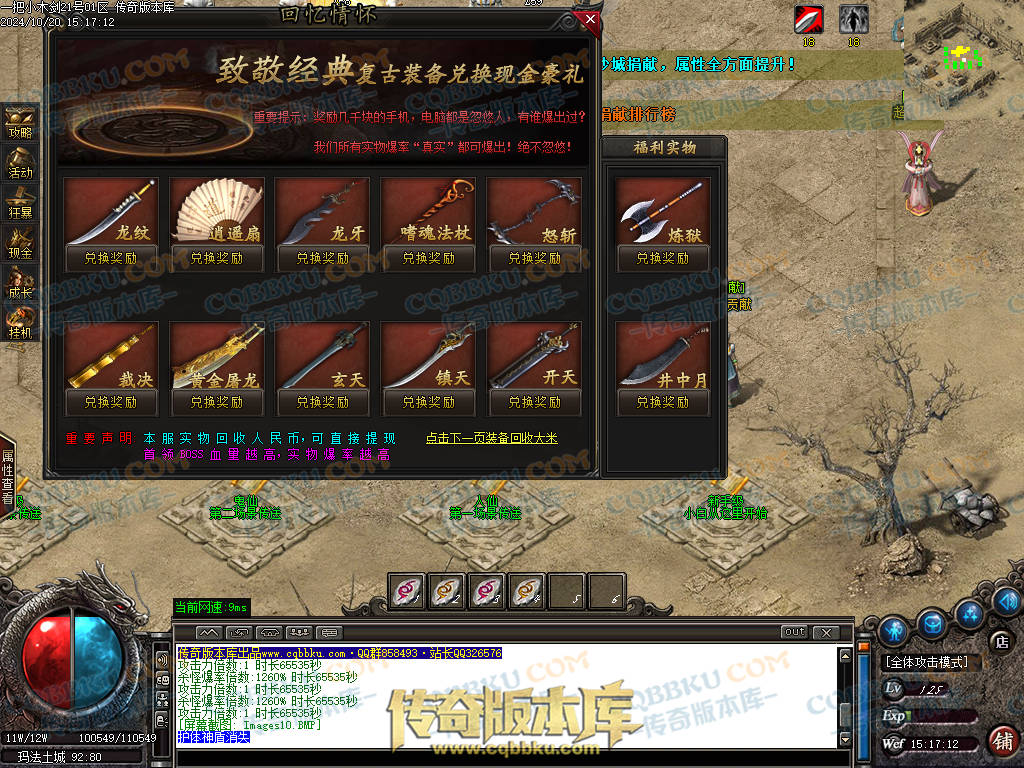
Task: Exchange the 黄金屠龙 sword for a reward
Action: pyautogui.click(x=217, y=402)
